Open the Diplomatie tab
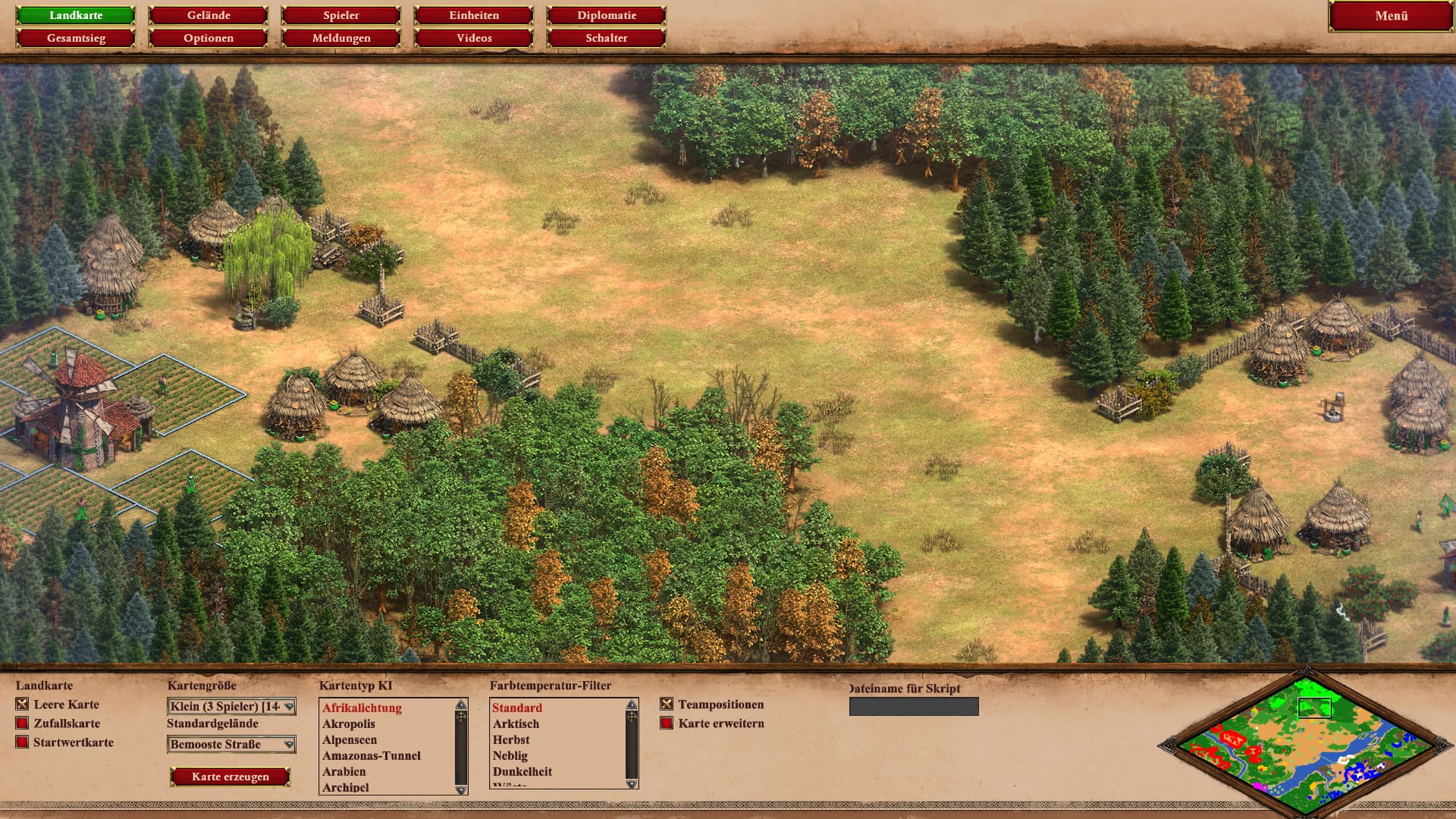This screenshot has height=819, width=1456. [x=607, y=15]
